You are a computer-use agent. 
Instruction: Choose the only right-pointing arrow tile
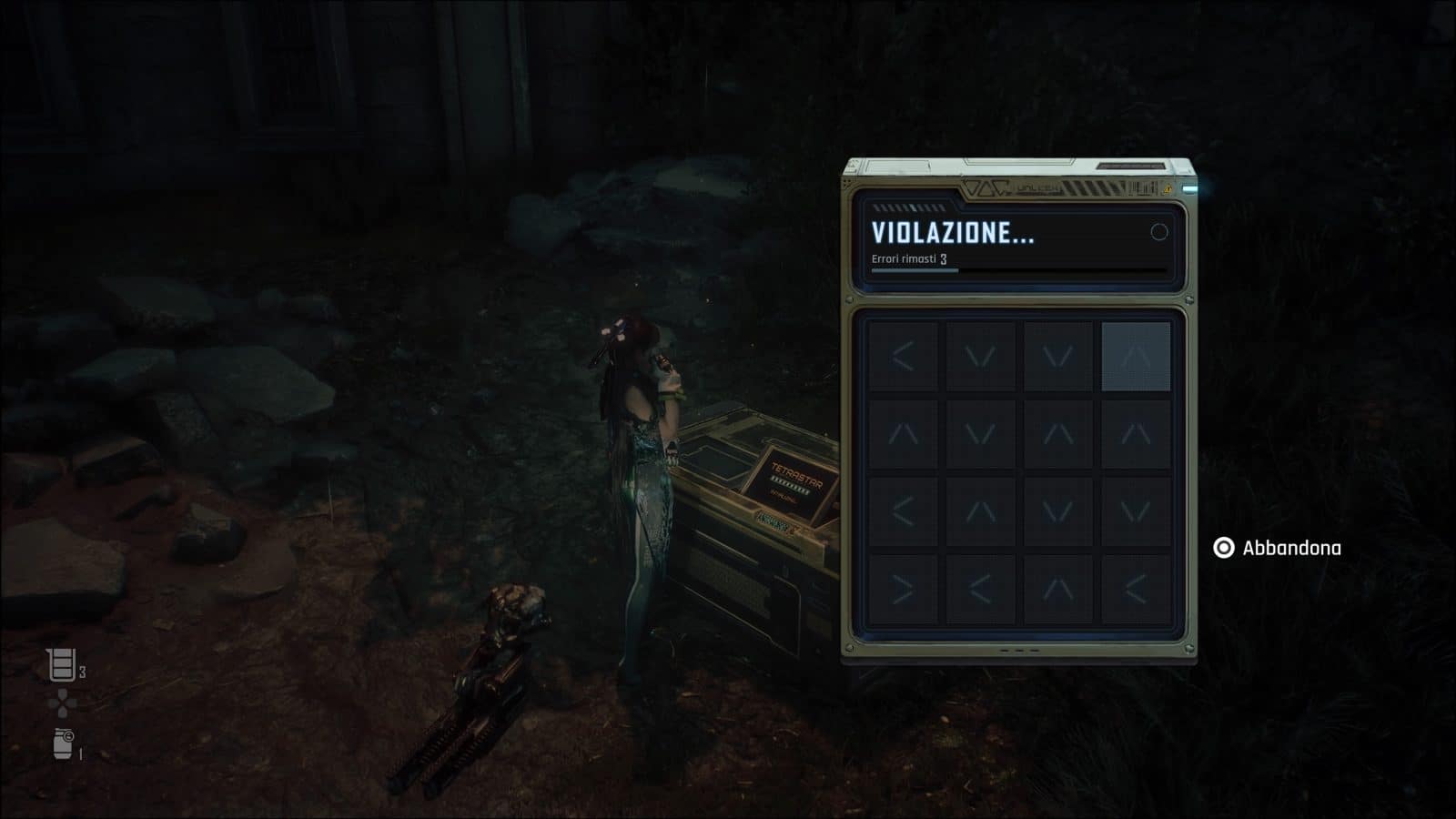point(903,590)
